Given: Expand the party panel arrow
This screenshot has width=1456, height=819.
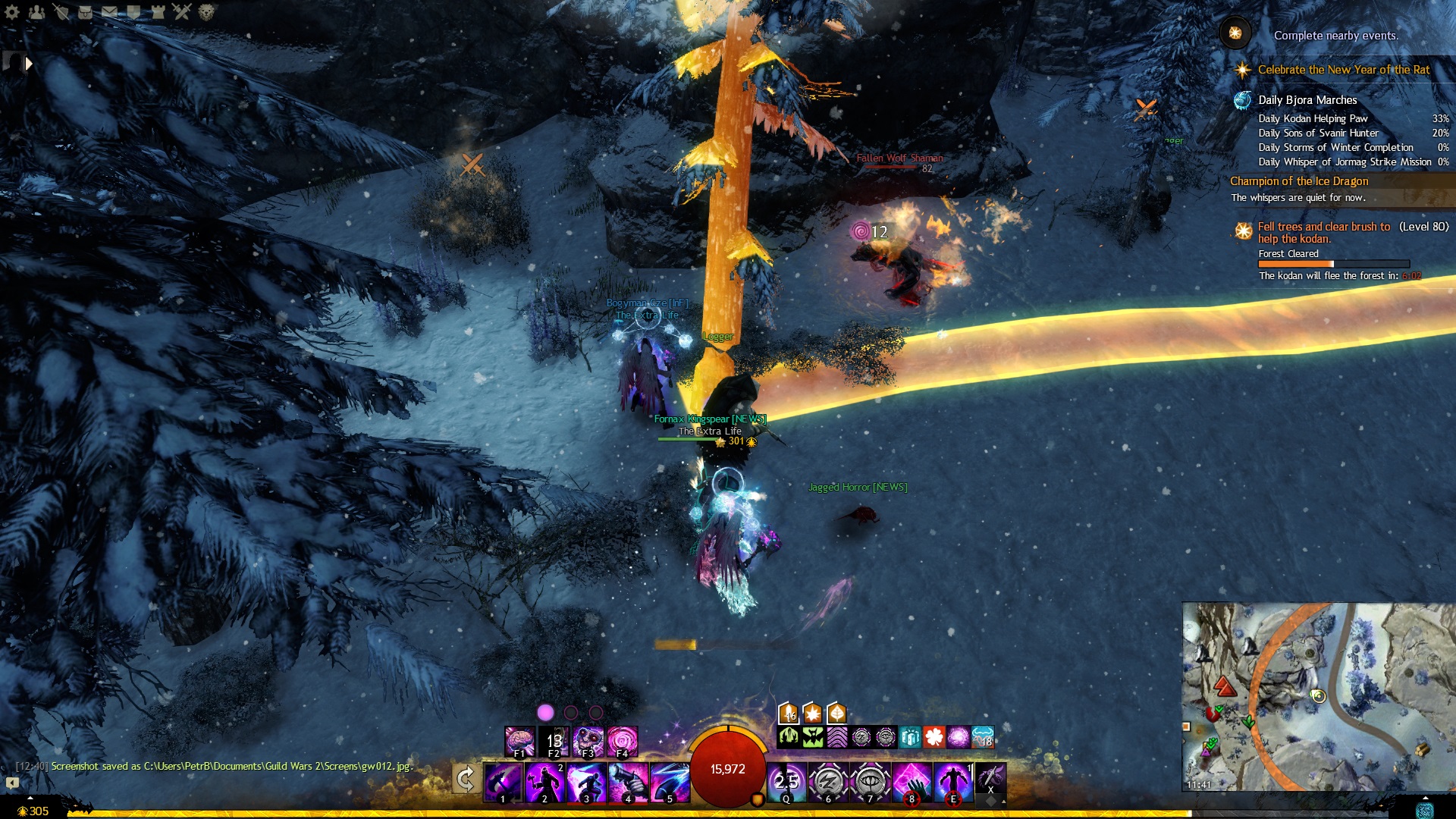Looking at the screenshot, I should click(29, 64).
